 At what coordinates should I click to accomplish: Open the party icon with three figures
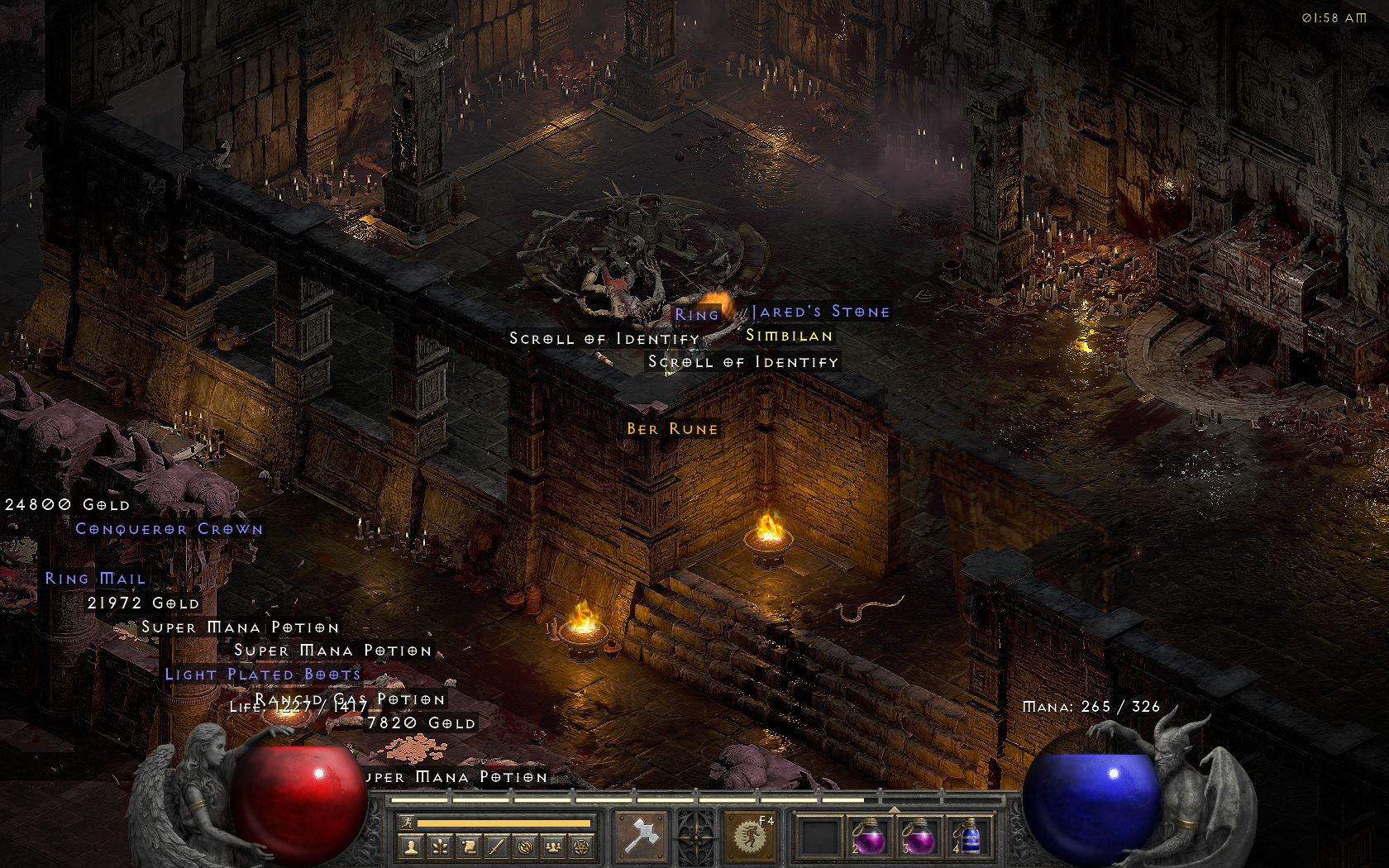[x=552, y=847]
